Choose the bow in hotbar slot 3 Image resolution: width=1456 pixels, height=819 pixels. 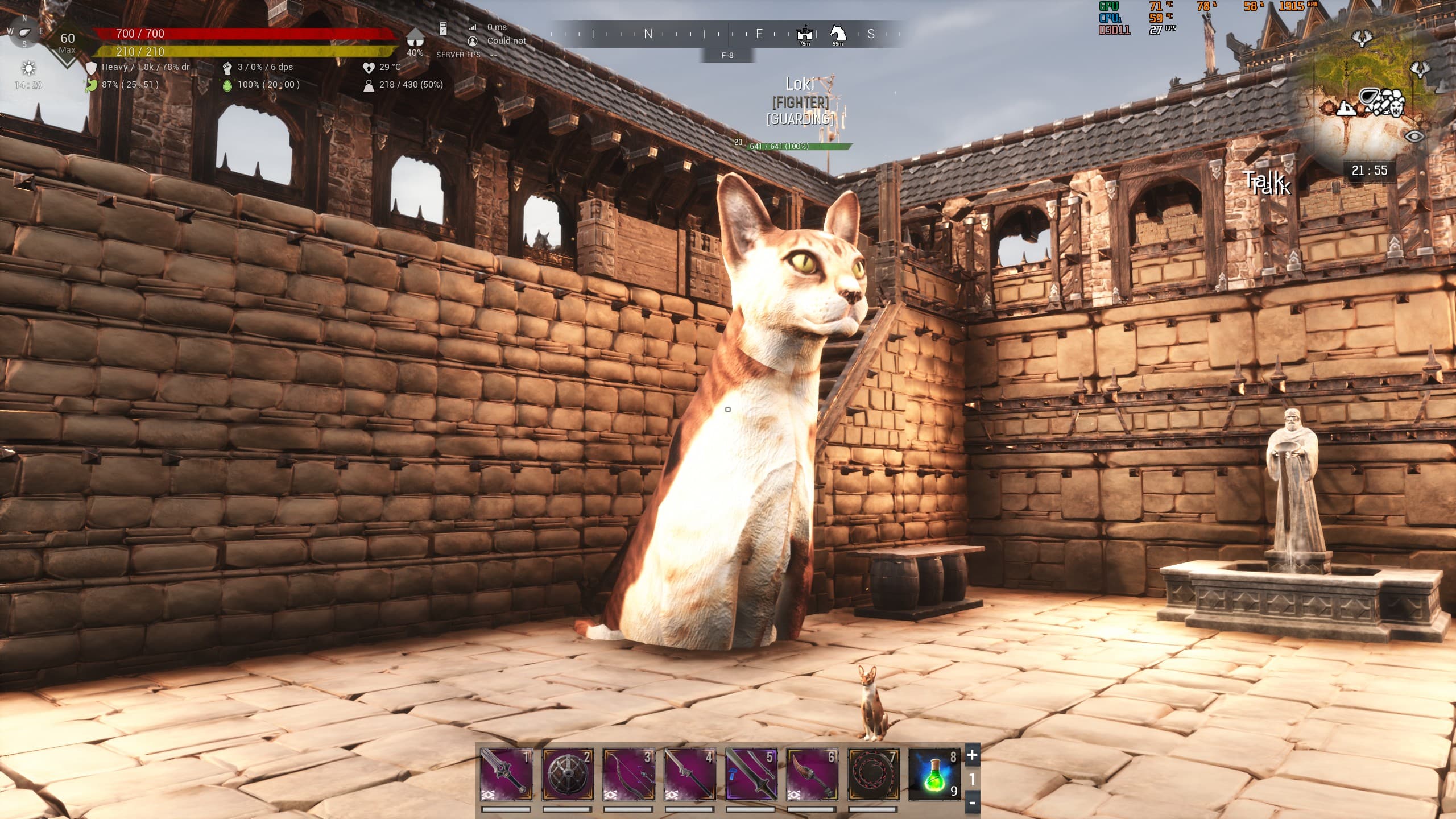629,774
